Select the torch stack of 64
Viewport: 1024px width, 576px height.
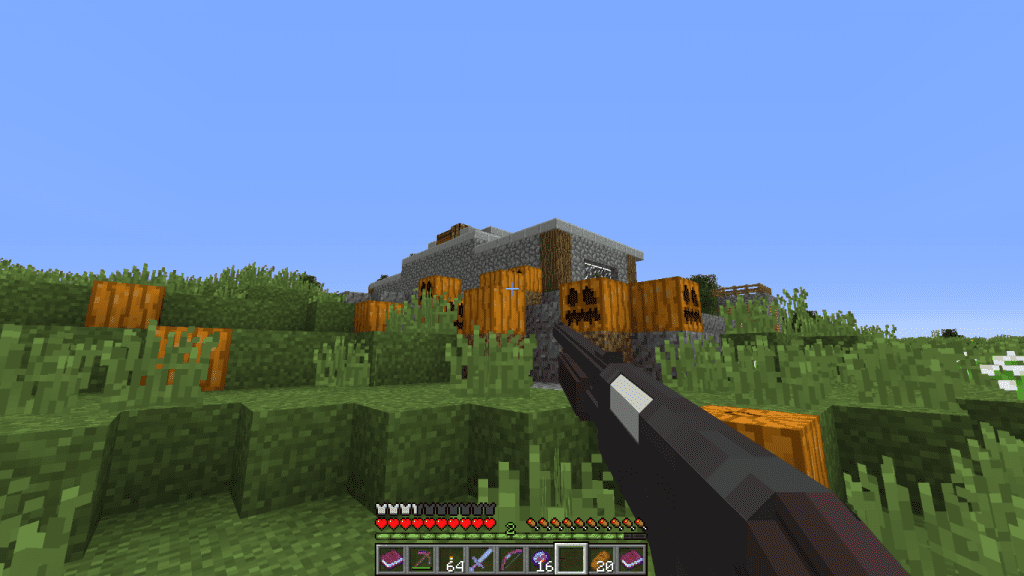(451, 559)
